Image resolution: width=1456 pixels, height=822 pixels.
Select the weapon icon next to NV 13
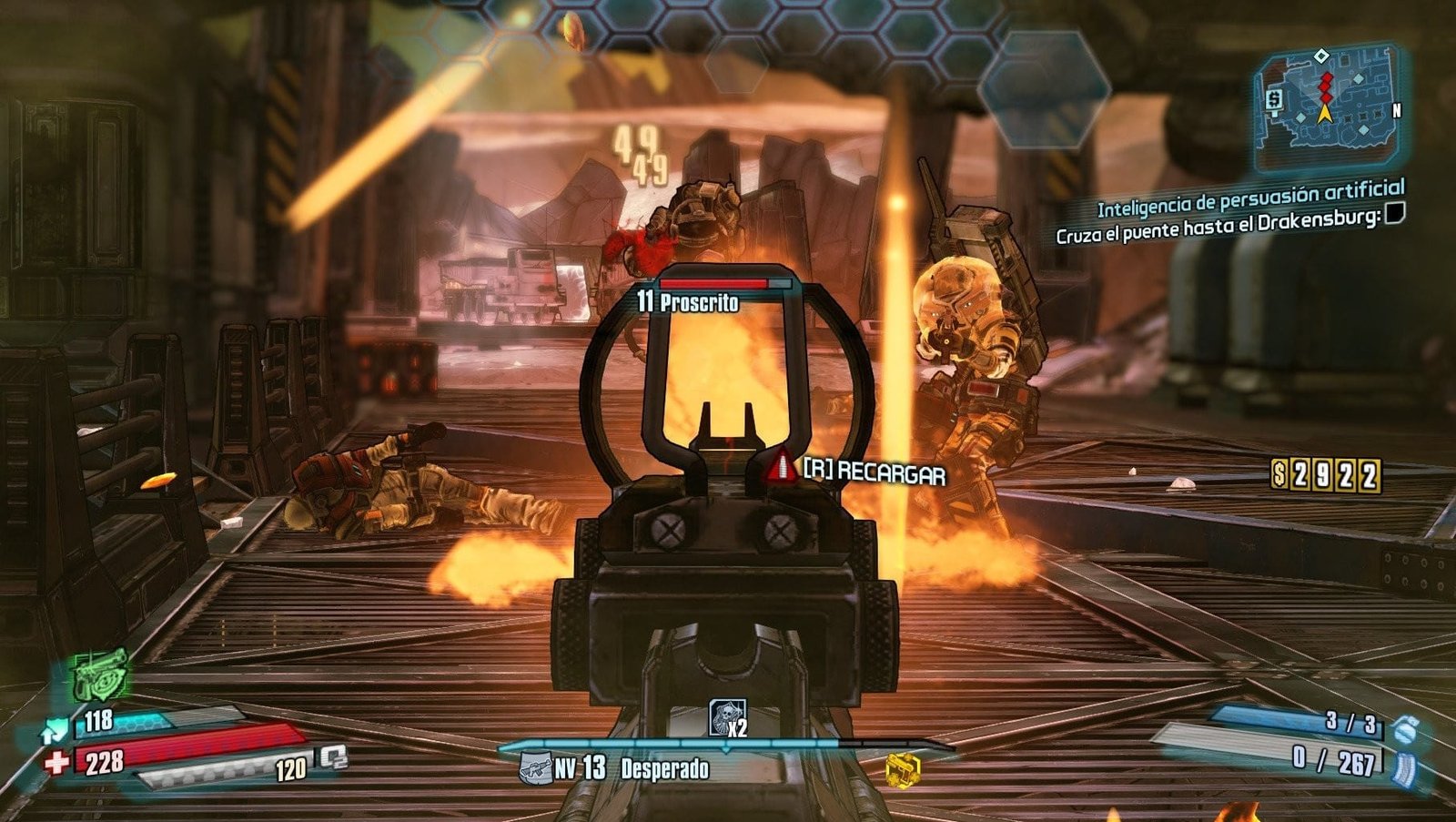point(535,769)
